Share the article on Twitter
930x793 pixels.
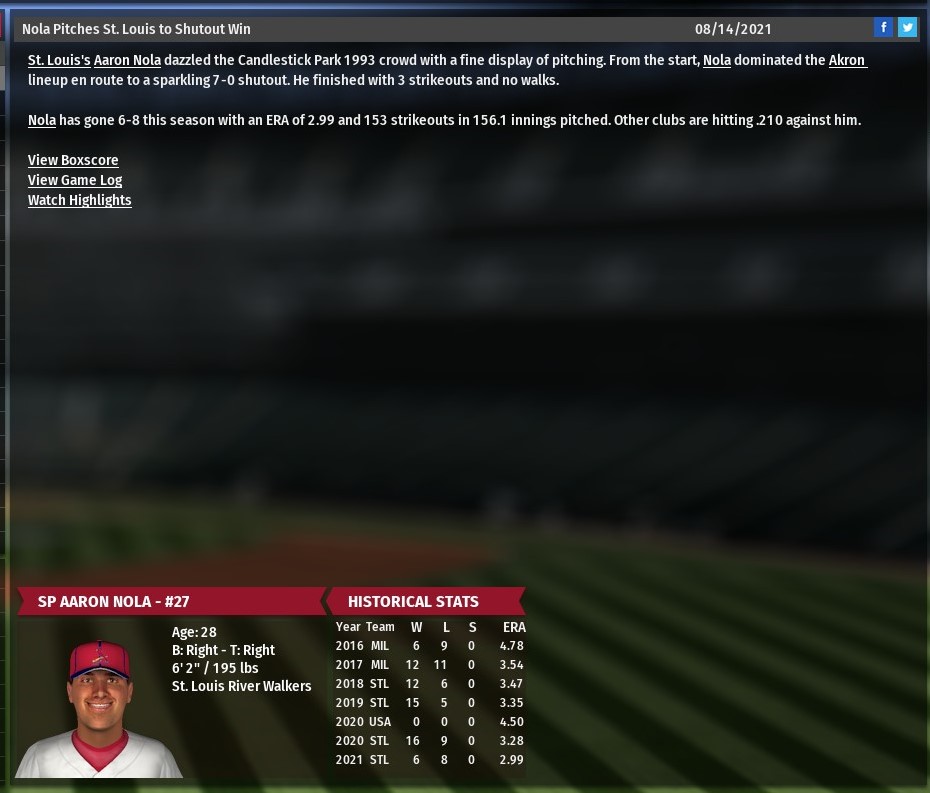point(907,28)
